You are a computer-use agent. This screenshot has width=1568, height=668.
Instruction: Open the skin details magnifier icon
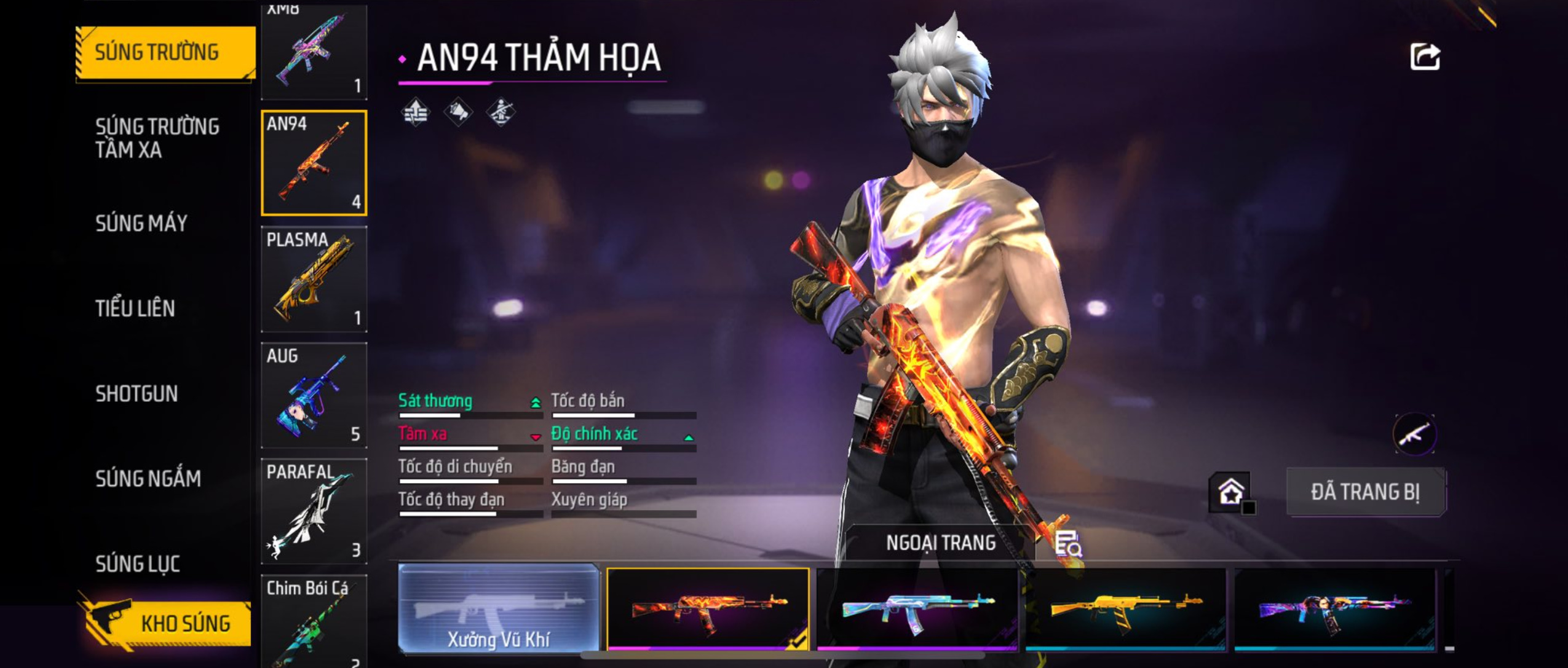1068,544
